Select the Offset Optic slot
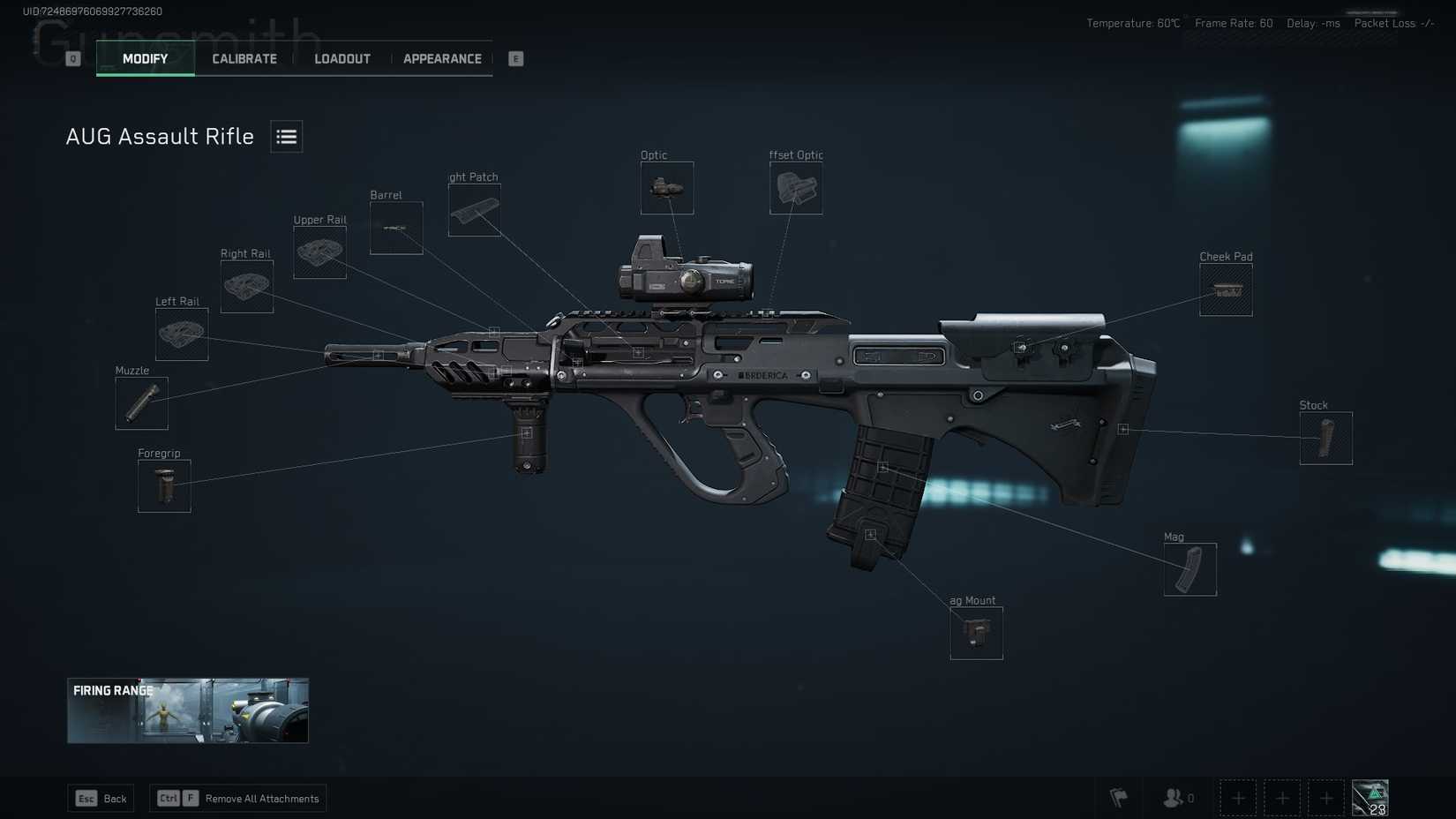 [795, 188]
